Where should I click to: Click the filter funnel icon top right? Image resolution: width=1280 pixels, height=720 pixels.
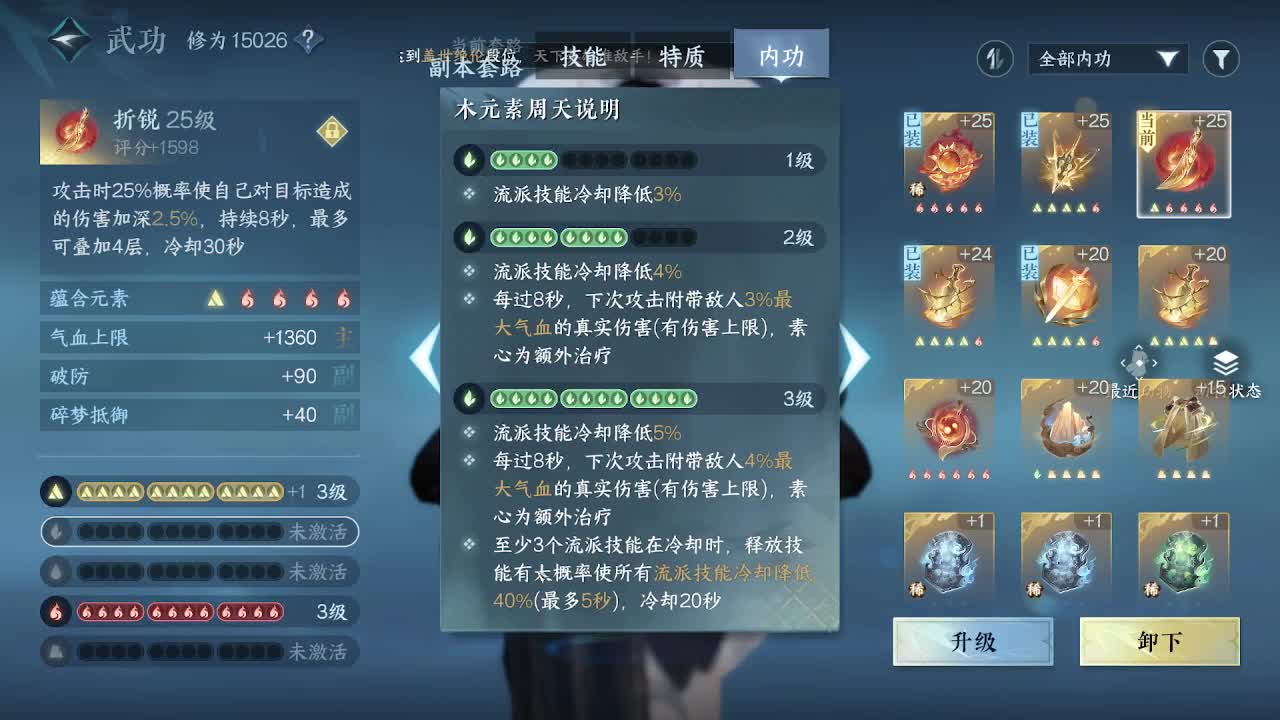[1221, 59]
